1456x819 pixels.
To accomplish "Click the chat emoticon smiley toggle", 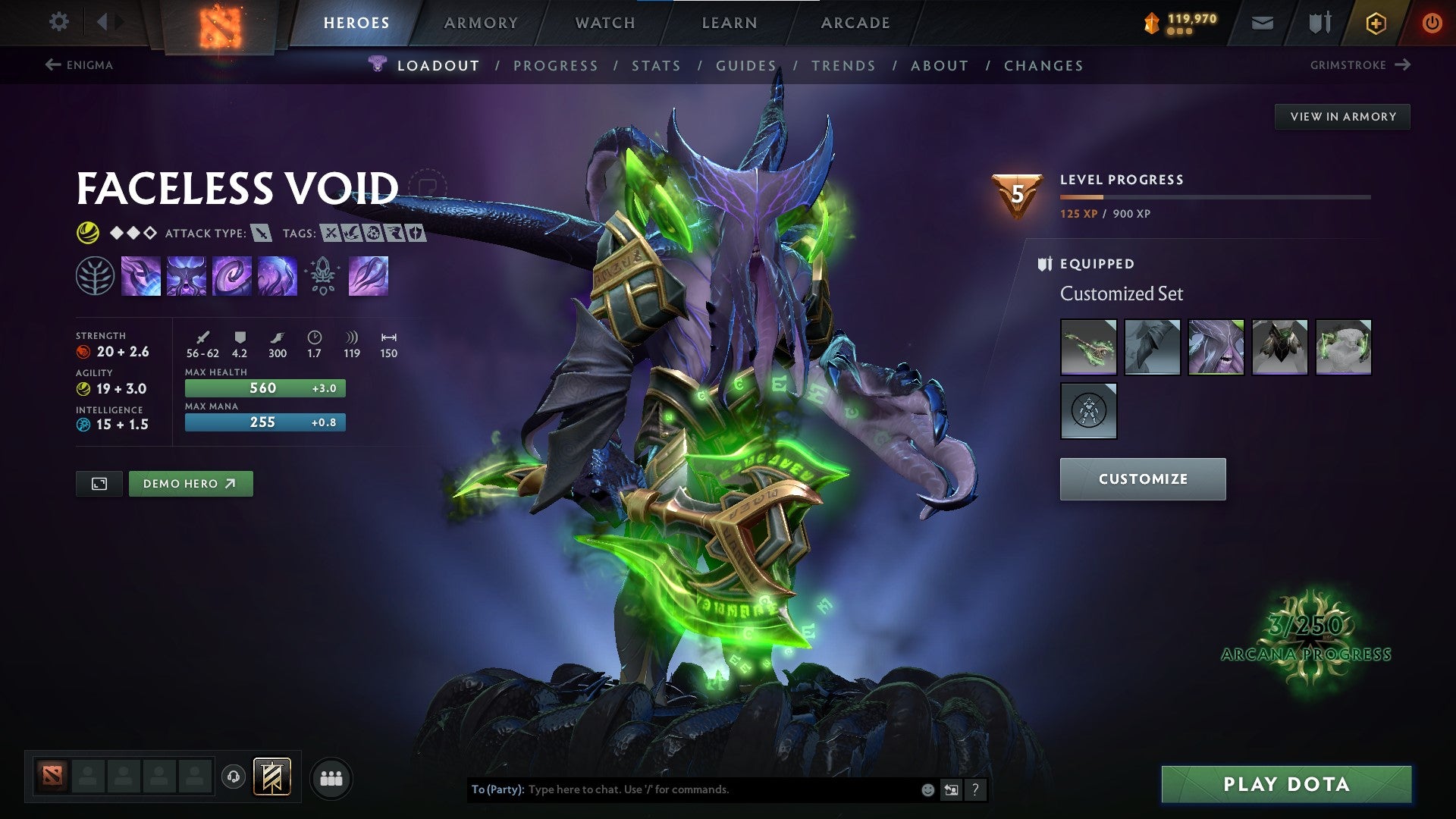I will (927, 789).
